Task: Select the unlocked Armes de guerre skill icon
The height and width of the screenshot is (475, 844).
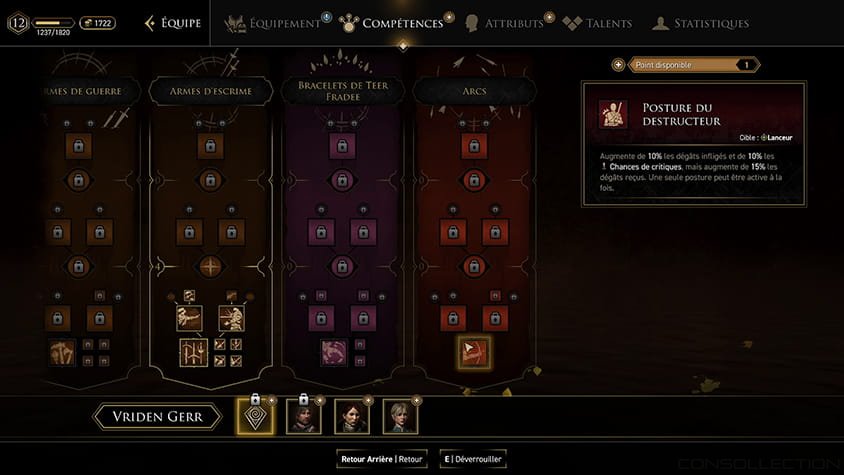Action: coord(62,353)
